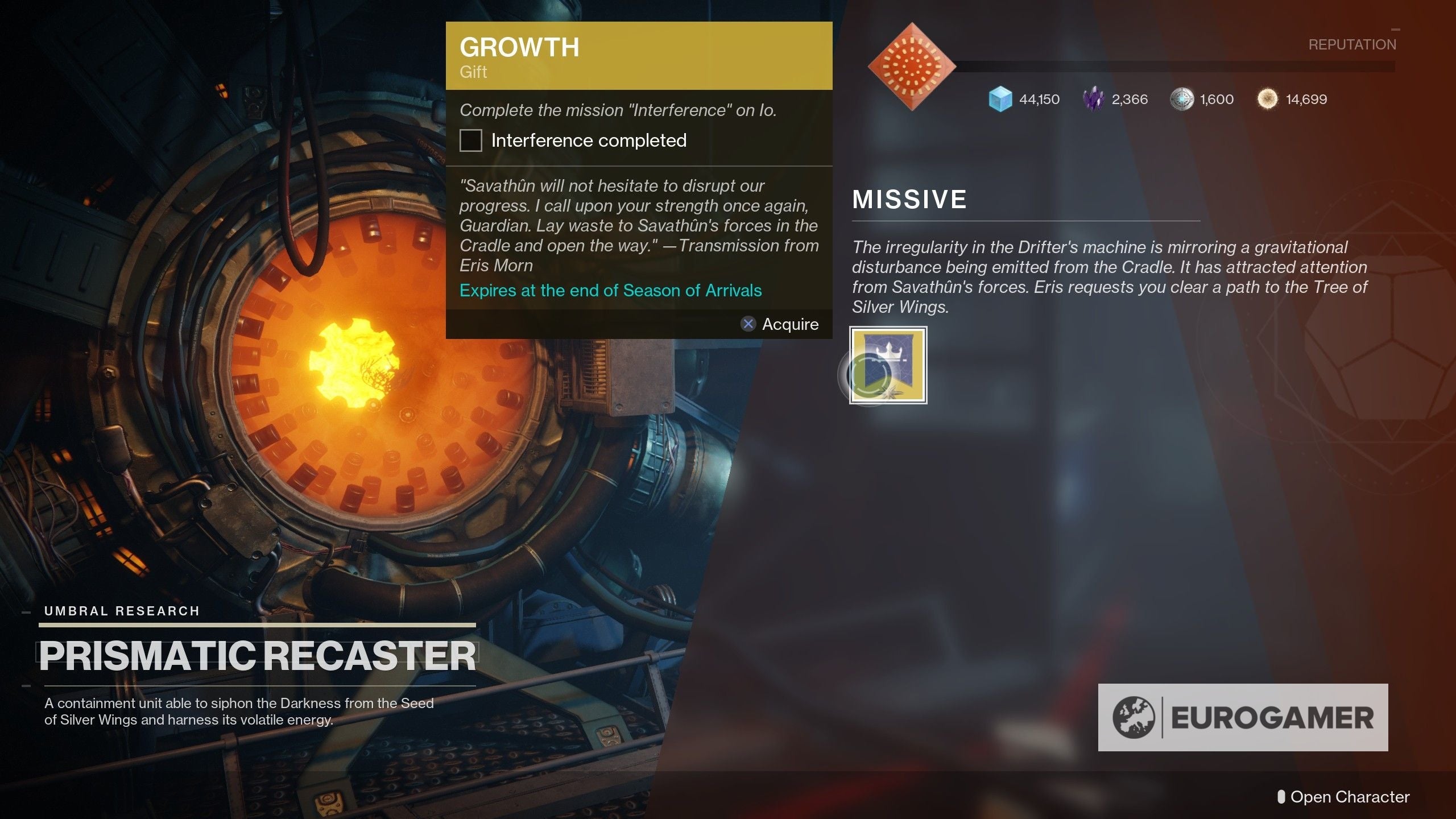The image size is (1456, 819).
Task: Click the Glimmer currency icon
Action: pos(1001,99)
